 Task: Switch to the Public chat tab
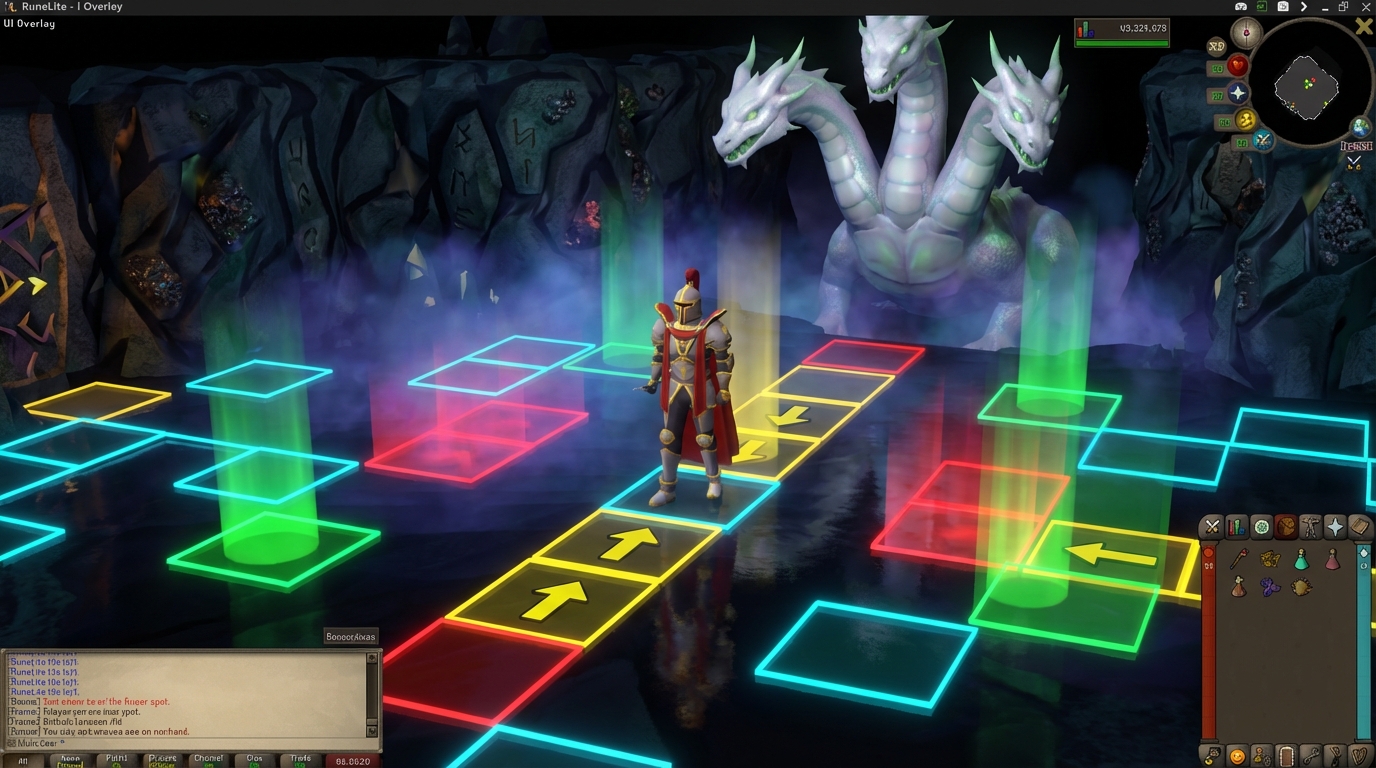coord(115,760)
